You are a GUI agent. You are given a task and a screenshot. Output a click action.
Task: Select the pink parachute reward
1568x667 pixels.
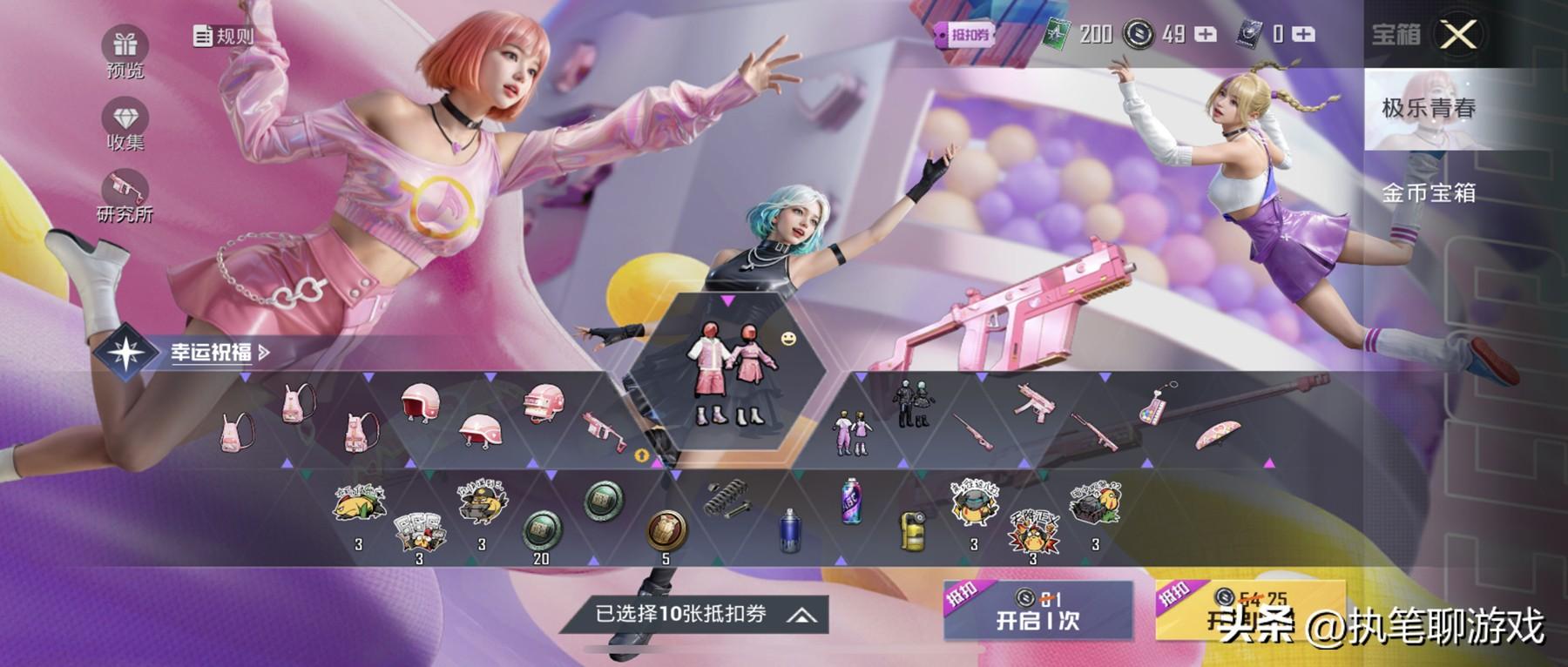pos(1217,435)
